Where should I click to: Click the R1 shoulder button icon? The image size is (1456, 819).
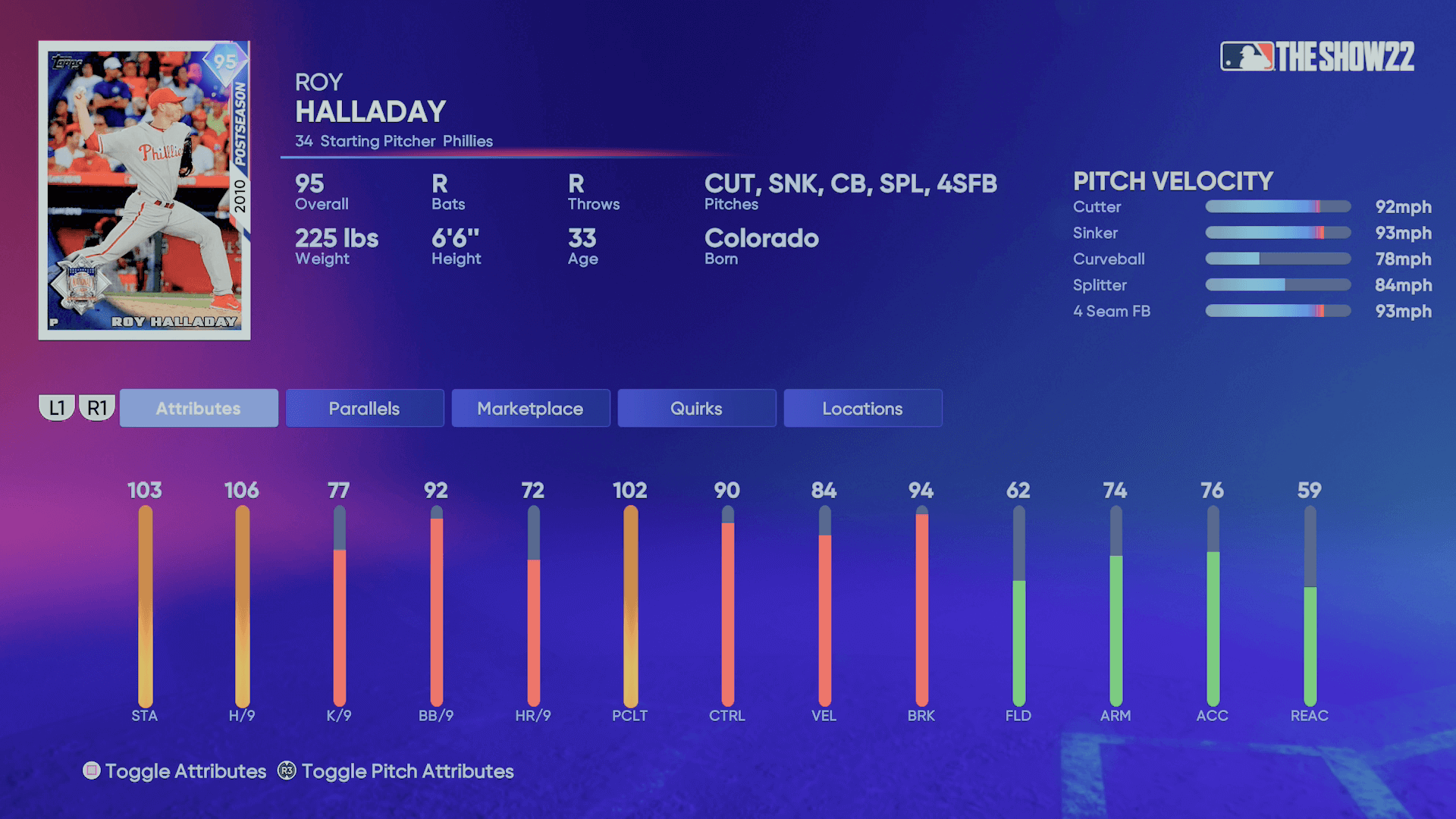pos(95,407)
